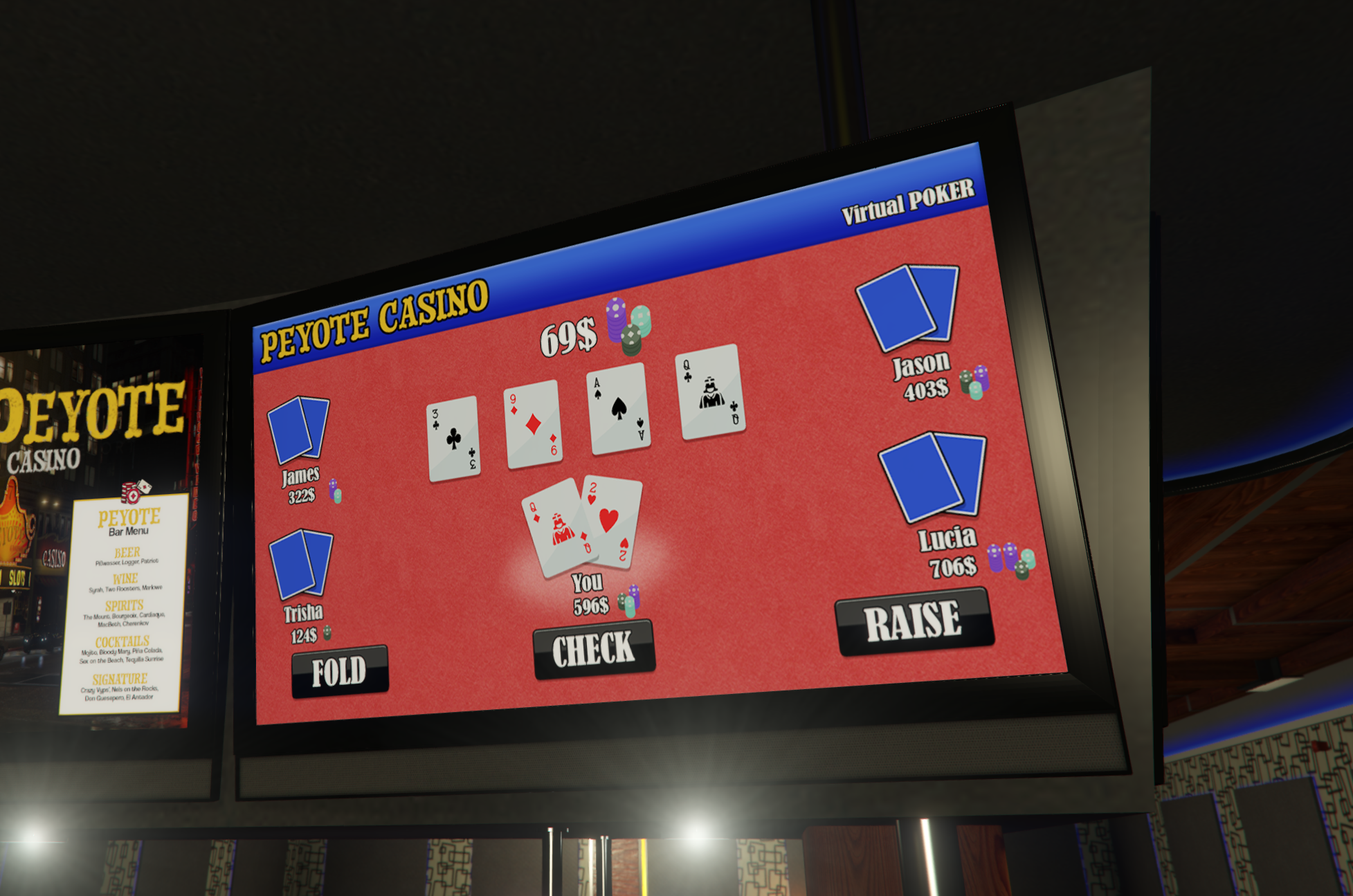The image size is (1353, 896).
Task: Choose the CHECK button
Action: tap(593, 649)
